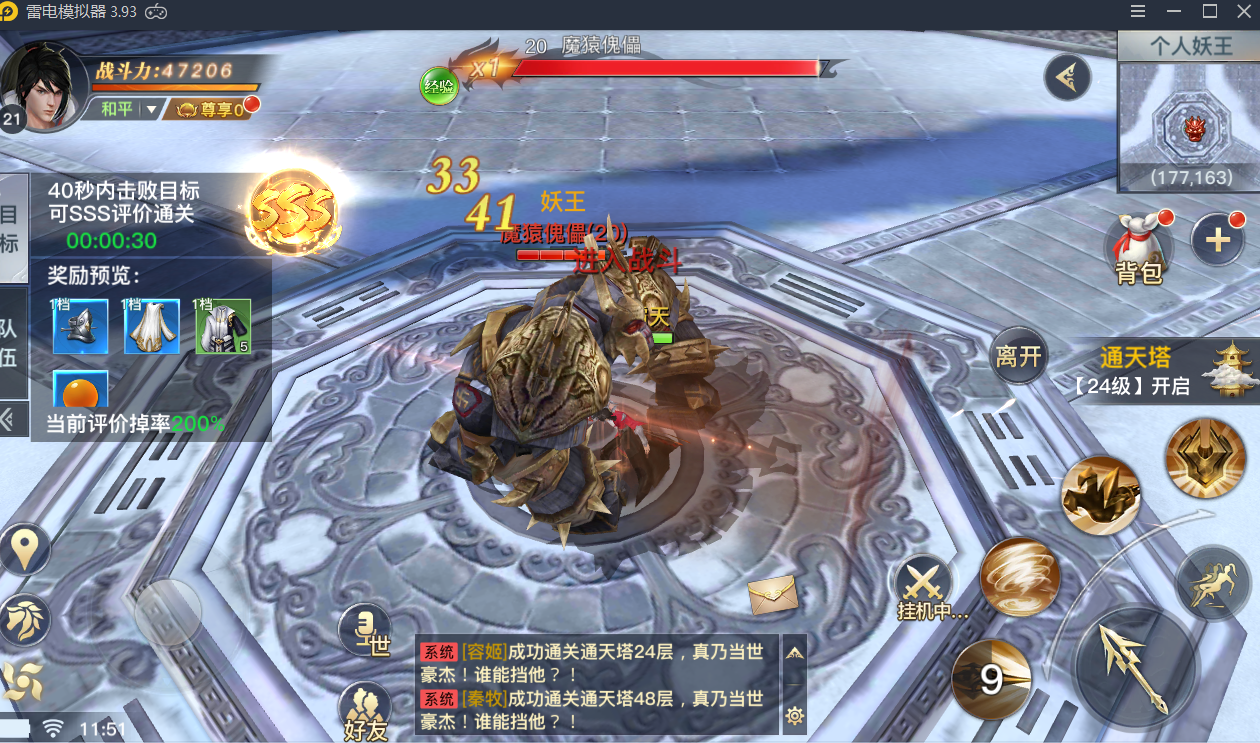Open chat settings gear icon
Screen dimensions: 1260x743
pyautogui.click(x=794, y=715)
